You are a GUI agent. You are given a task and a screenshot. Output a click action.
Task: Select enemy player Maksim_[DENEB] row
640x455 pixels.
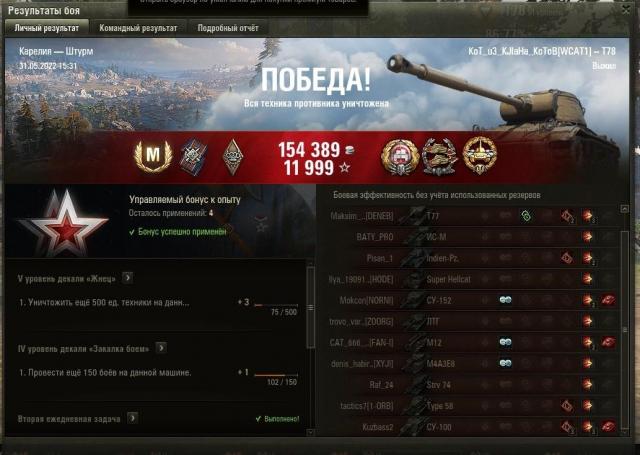point(470,215)
